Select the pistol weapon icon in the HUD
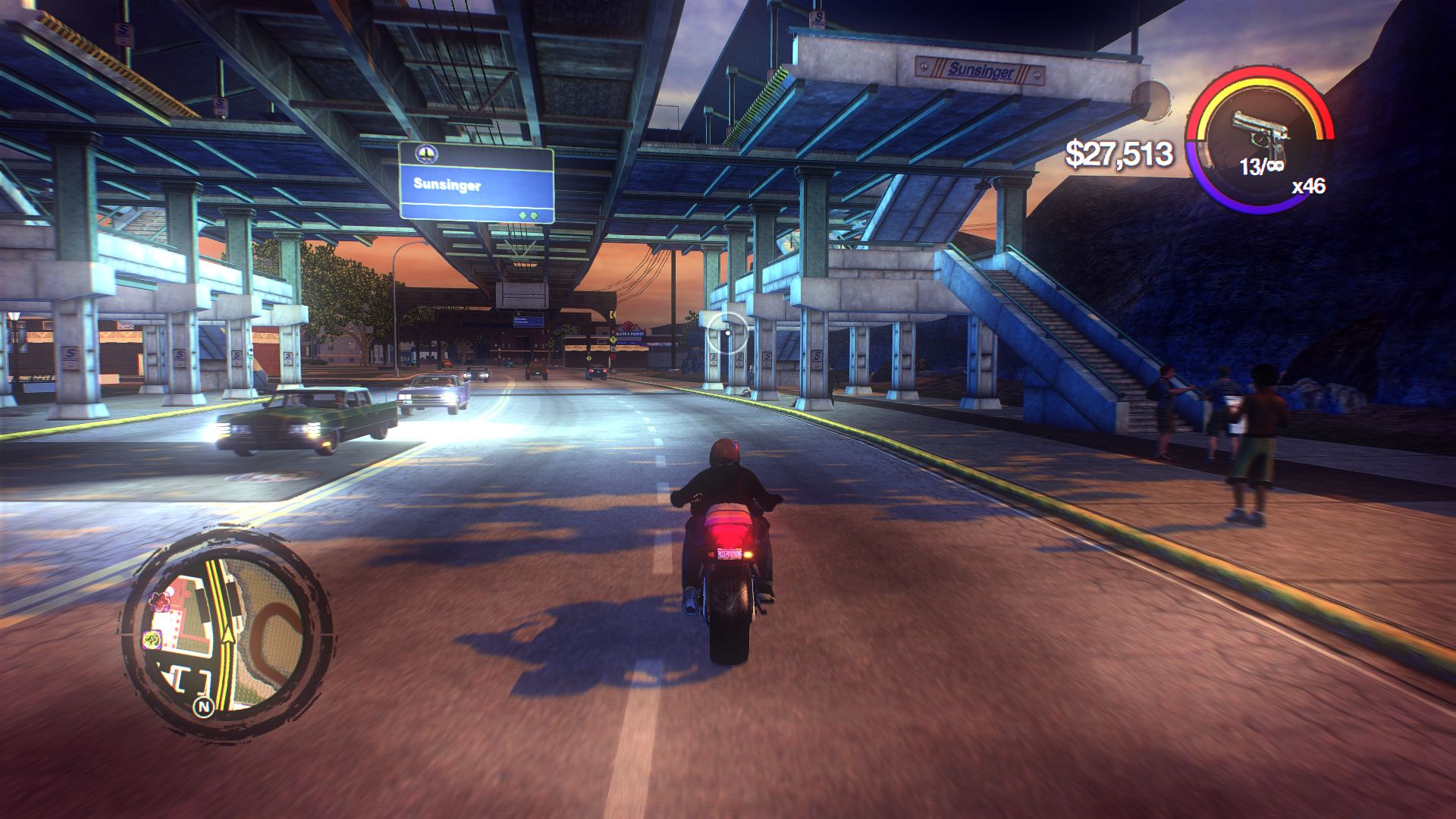 (x=1260, y=127)
